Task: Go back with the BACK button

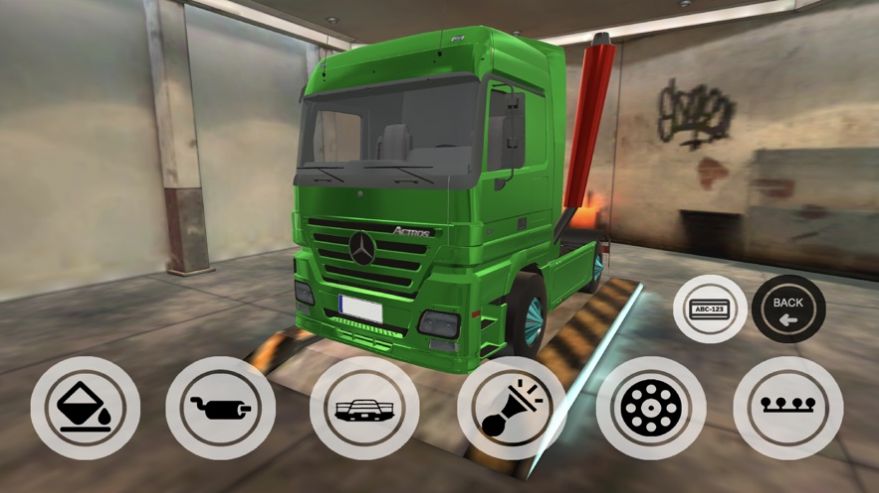Action: [x=788, y=309]
